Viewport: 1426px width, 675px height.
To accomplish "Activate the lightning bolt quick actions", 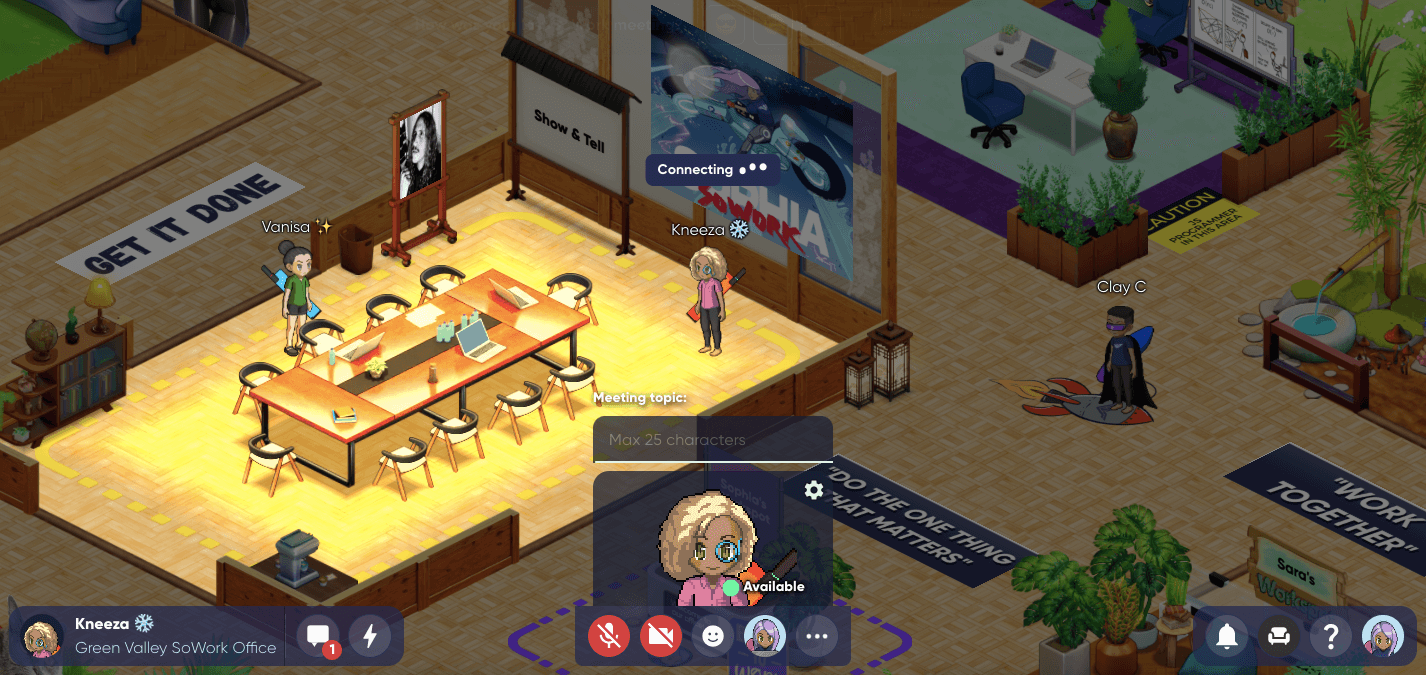I will (x=370, y=636).
